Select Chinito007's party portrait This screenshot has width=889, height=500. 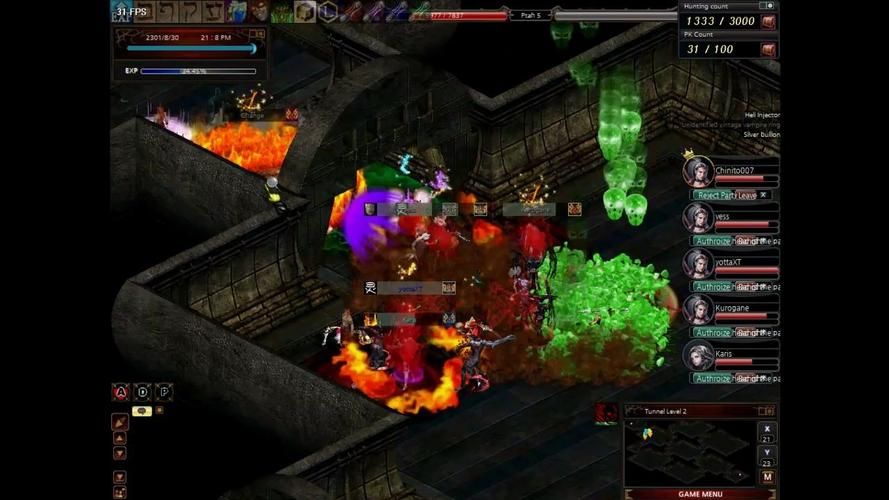[698, 171]
